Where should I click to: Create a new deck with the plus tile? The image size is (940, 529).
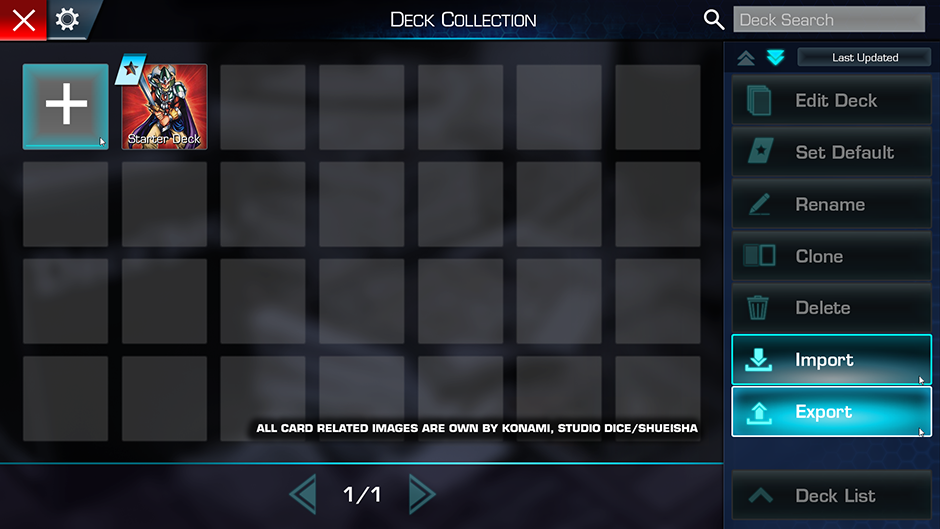(x=66, y=106)
